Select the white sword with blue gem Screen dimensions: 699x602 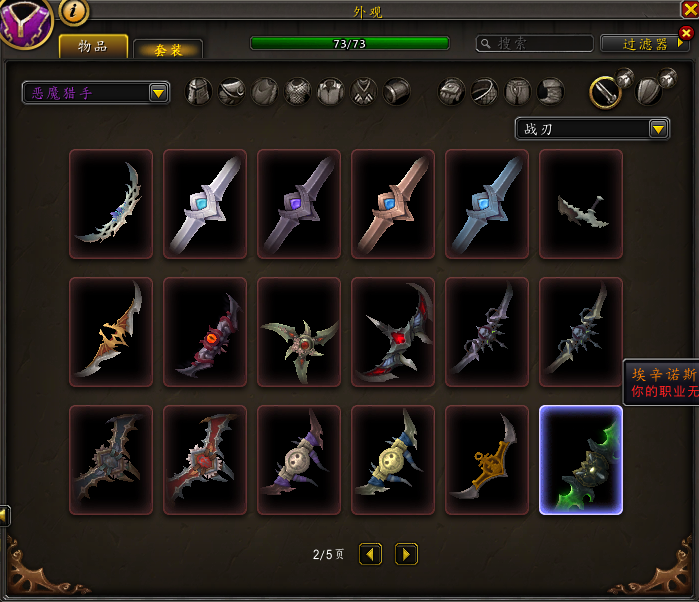coord(205,204)
